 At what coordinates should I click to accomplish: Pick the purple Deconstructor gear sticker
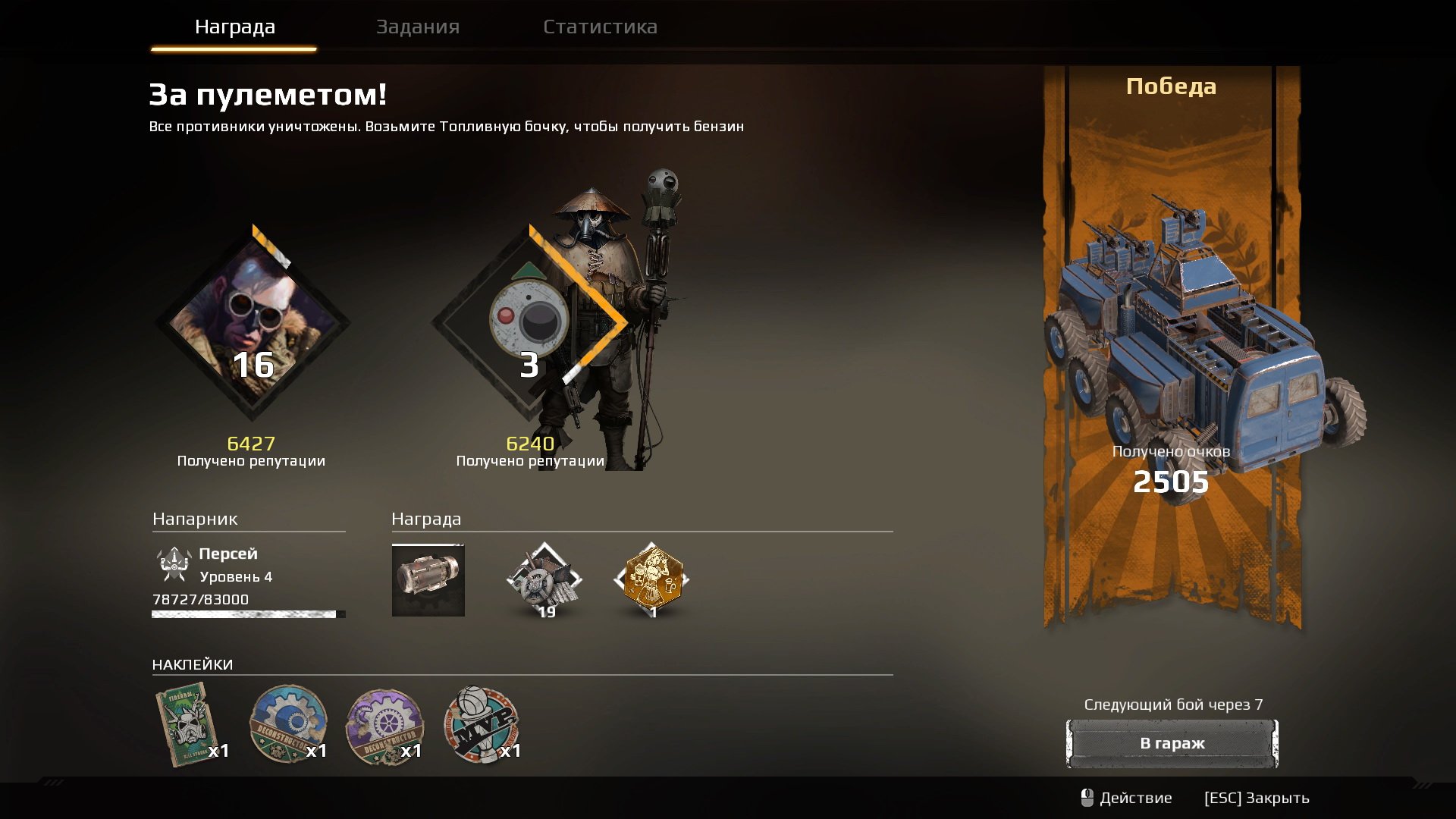point(384,726)
